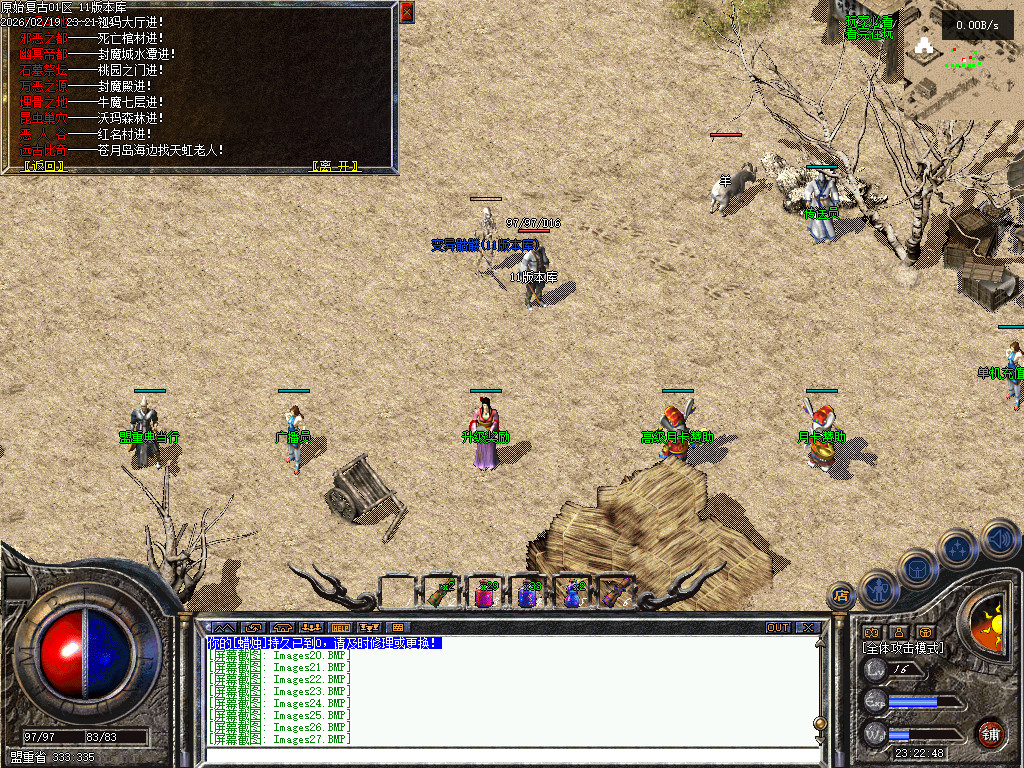
Task: Open the character status round button
Action: [x=879, y=589]
